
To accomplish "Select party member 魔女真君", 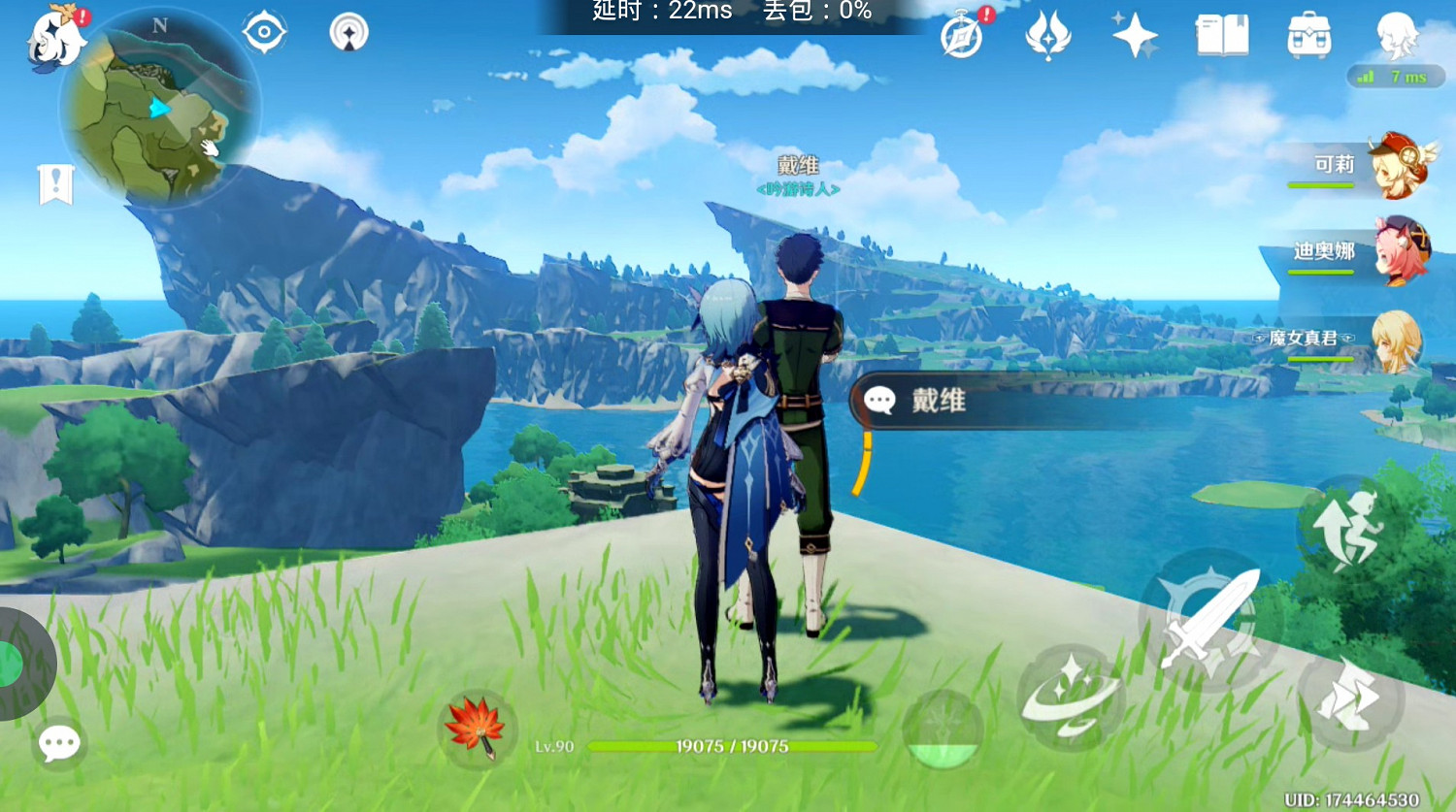I will coord(1398,341).
